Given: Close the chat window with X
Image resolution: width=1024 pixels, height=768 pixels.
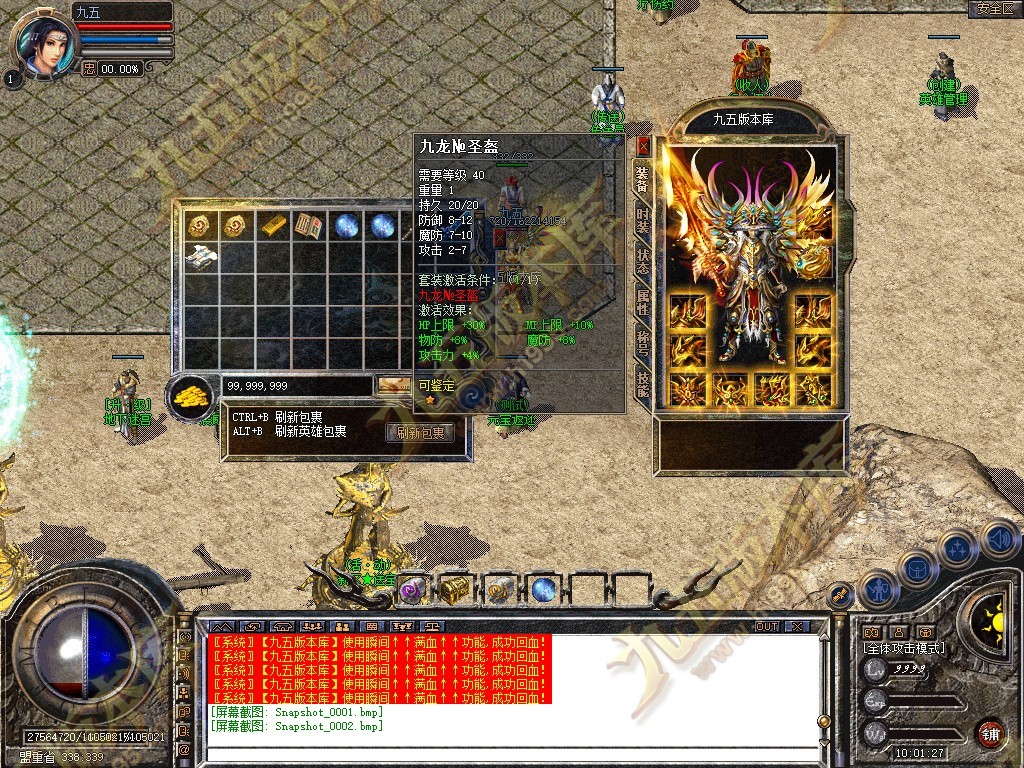Looking at the screenshot, I should pos(796,626).
